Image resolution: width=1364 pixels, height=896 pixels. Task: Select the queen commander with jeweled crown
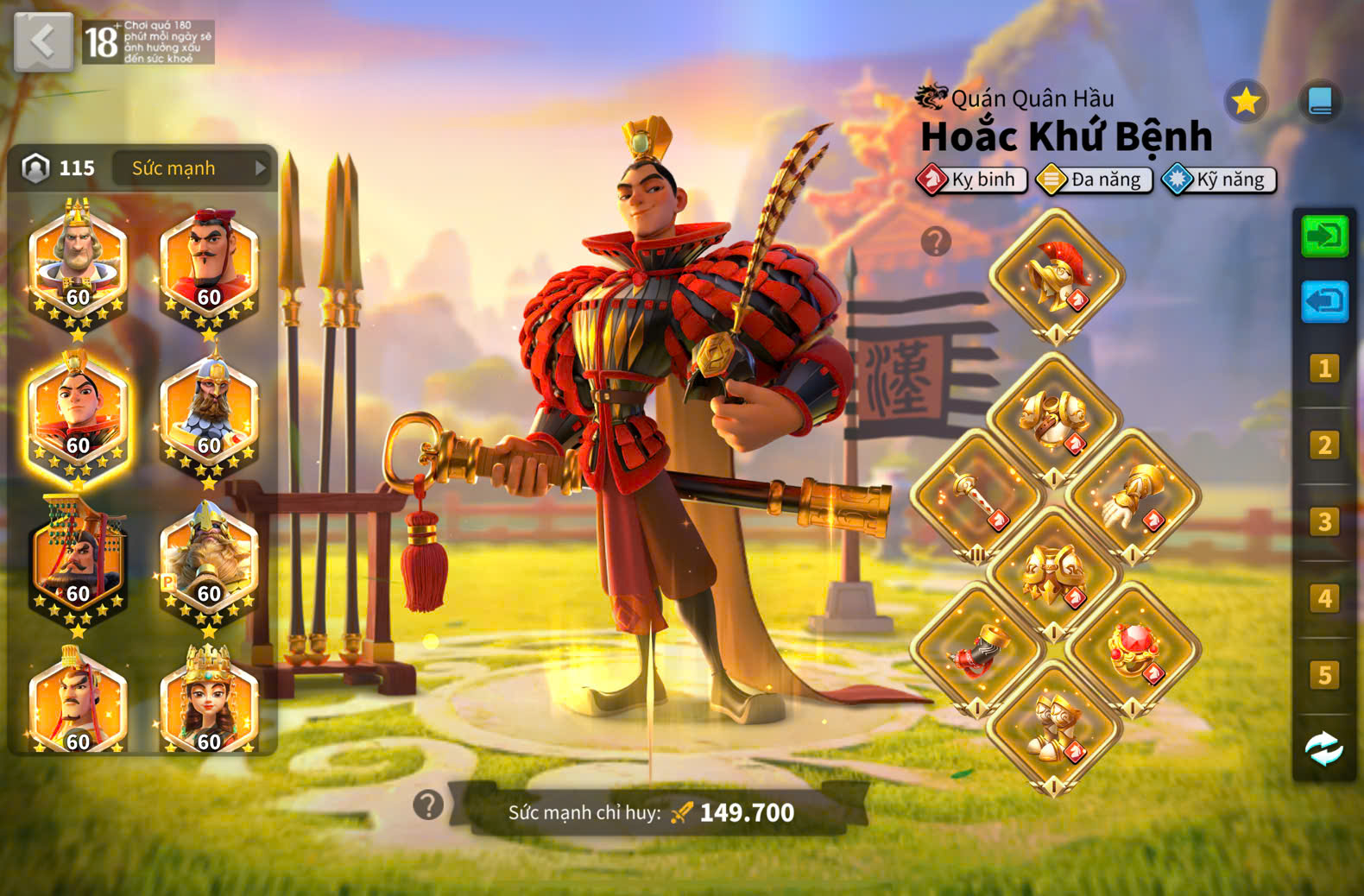(209, 704)
